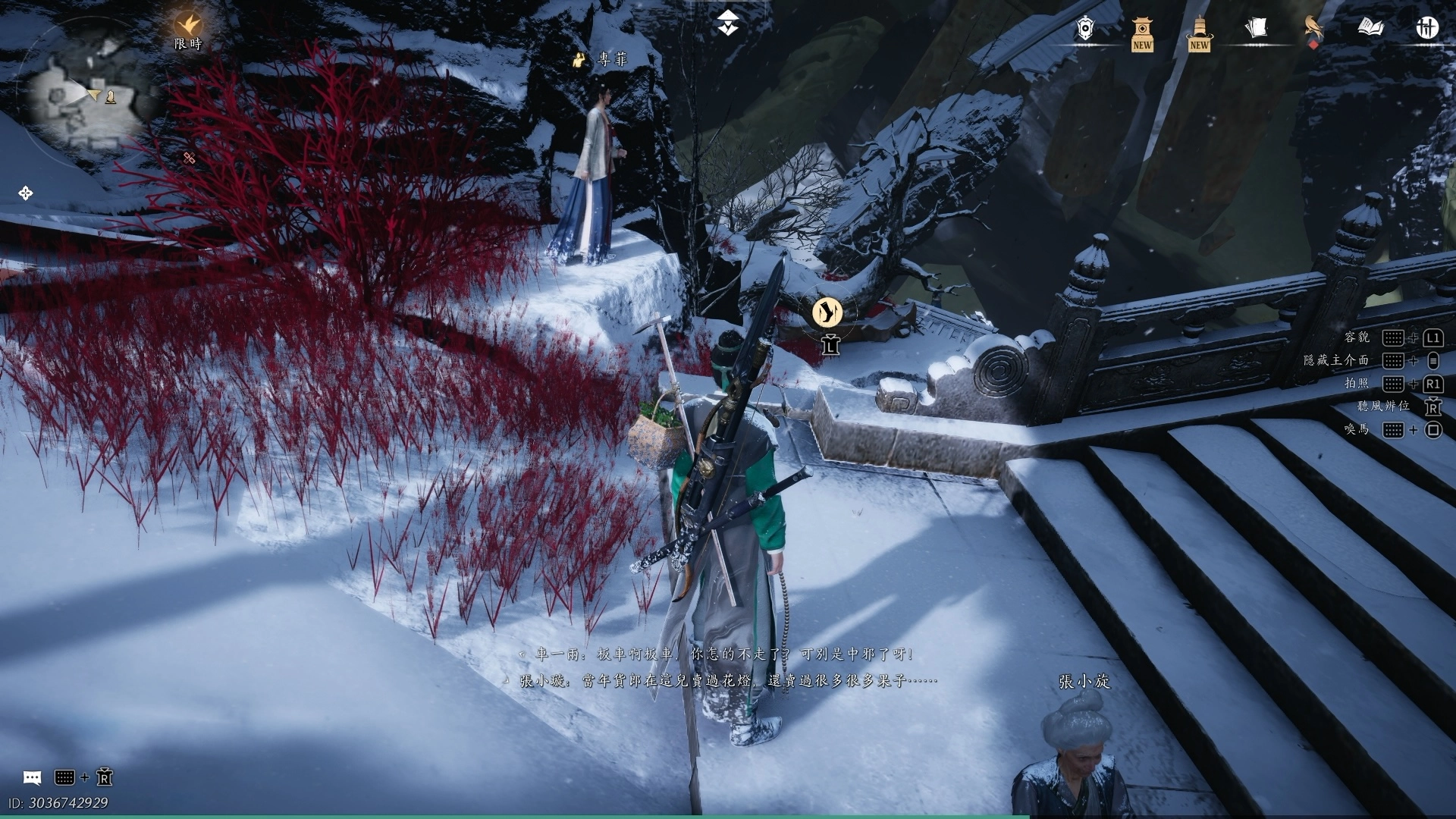Image resolution: width=1456 pixels, height=819 pixels.
Task: Click the shield emblem icon in top bar
Action: click(x=1086, y=29)
